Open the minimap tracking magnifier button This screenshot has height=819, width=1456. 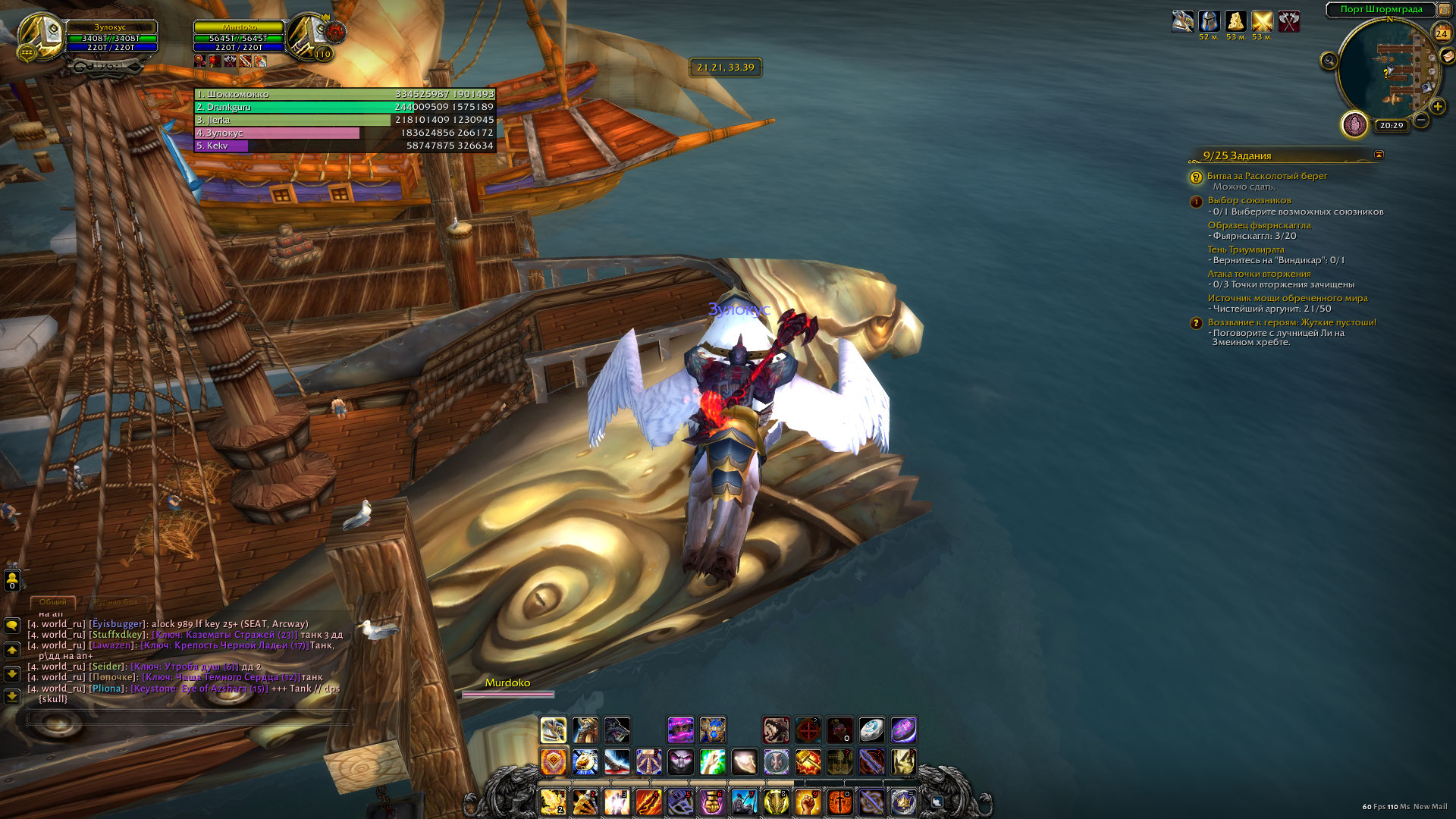(x=1329, y=61)
